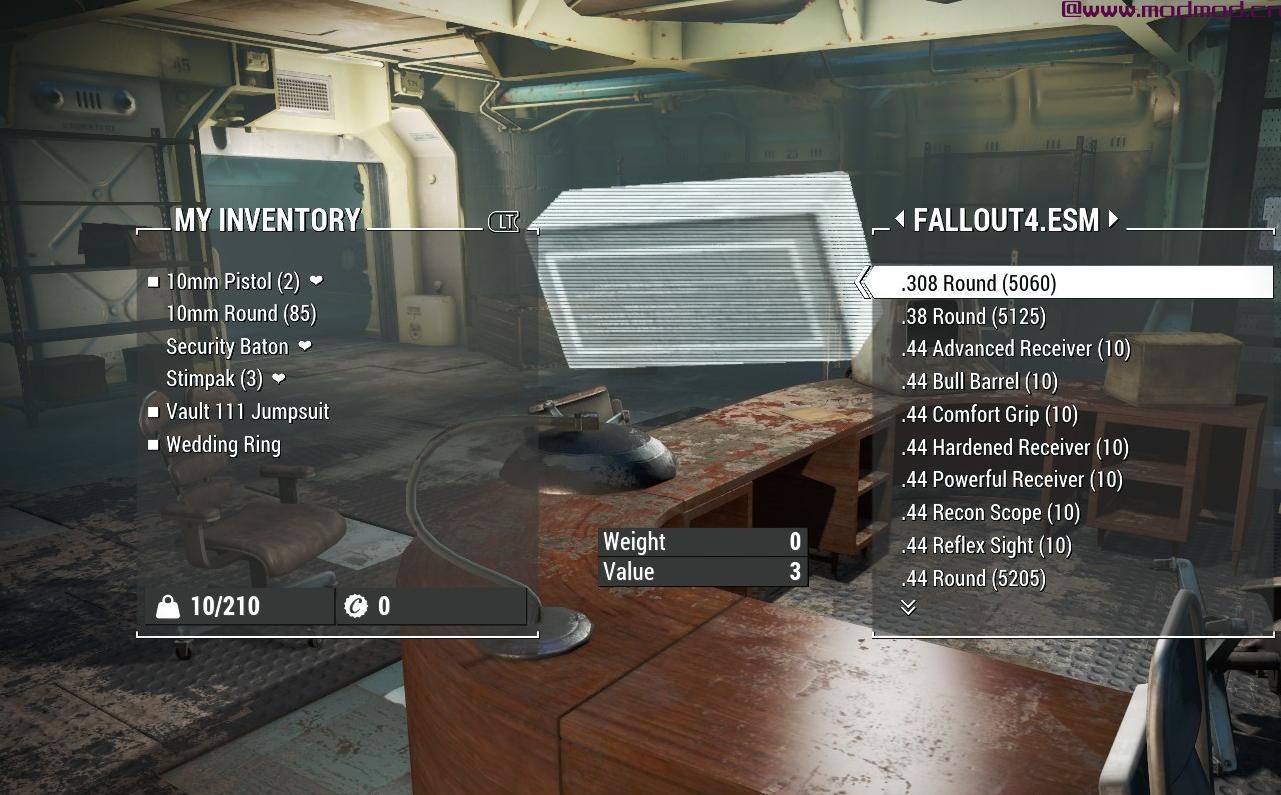The width and height of the screenshot is (1281, 795).
Task: Click the equipped square marker beside 10mm Pistol
Action: pos(155,281)
